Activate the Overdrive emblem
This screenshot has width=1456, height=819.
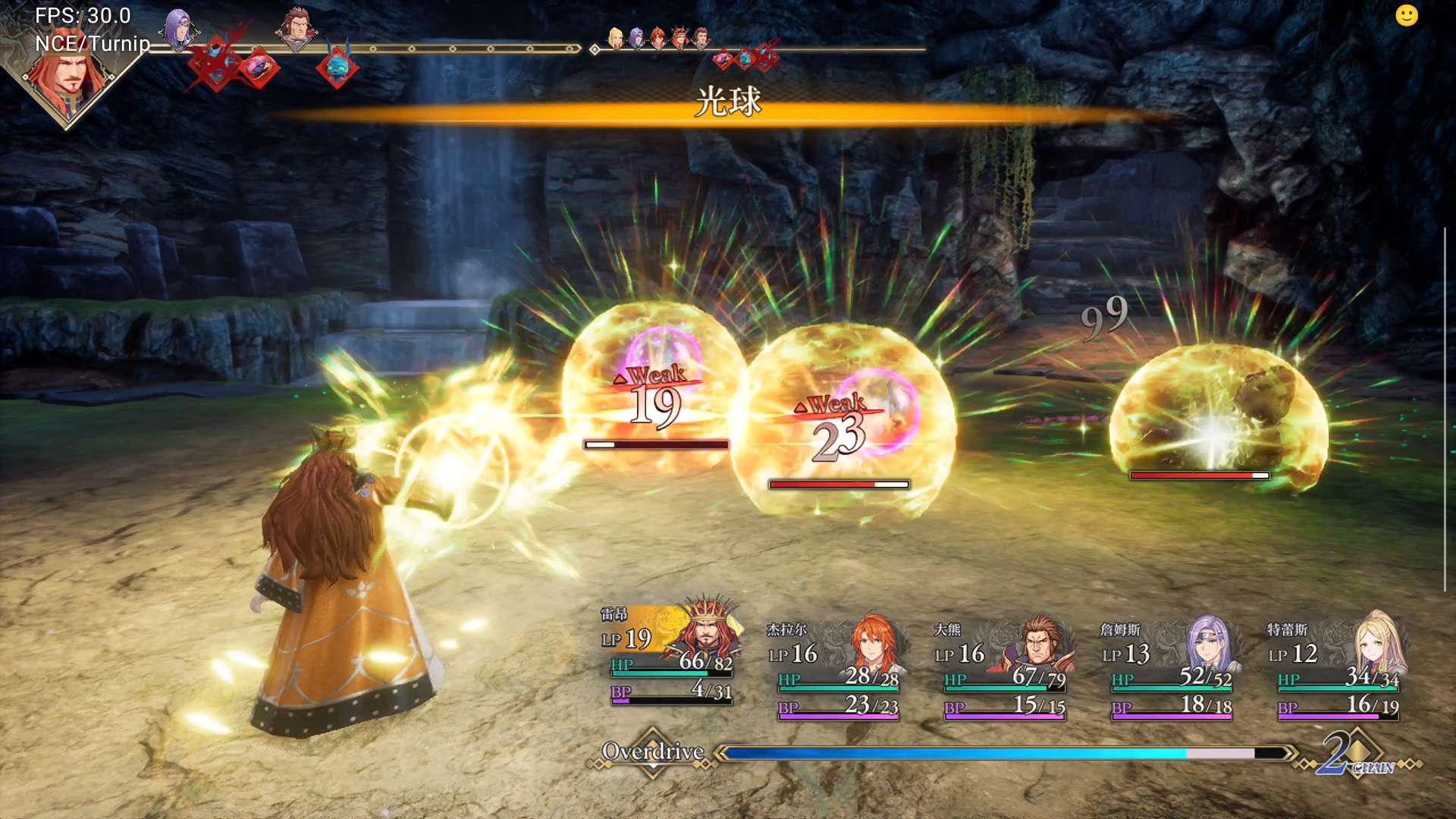(653, 752)
